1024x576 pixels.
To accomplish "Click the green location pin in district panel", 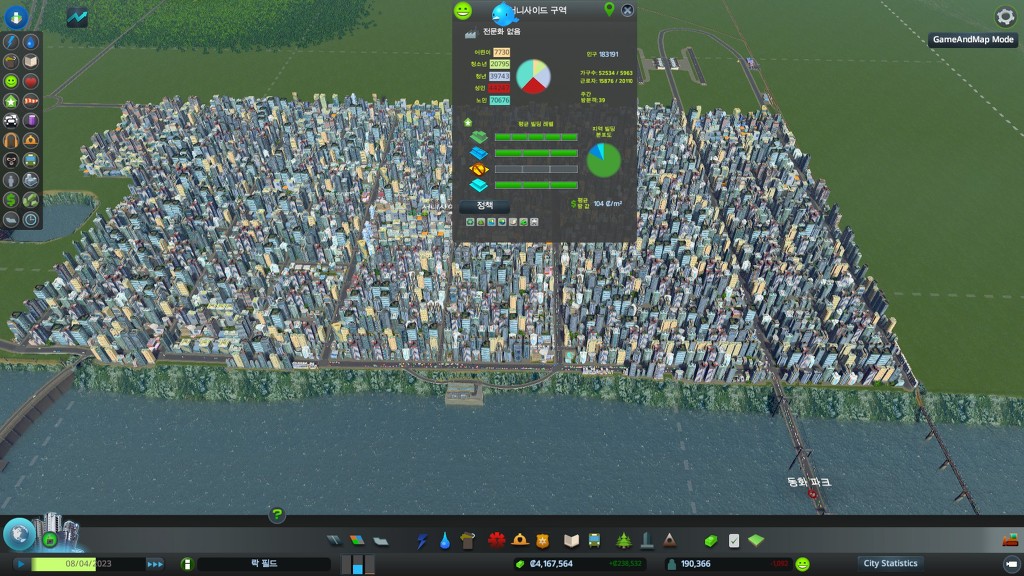I will click(x=609, y=9).
